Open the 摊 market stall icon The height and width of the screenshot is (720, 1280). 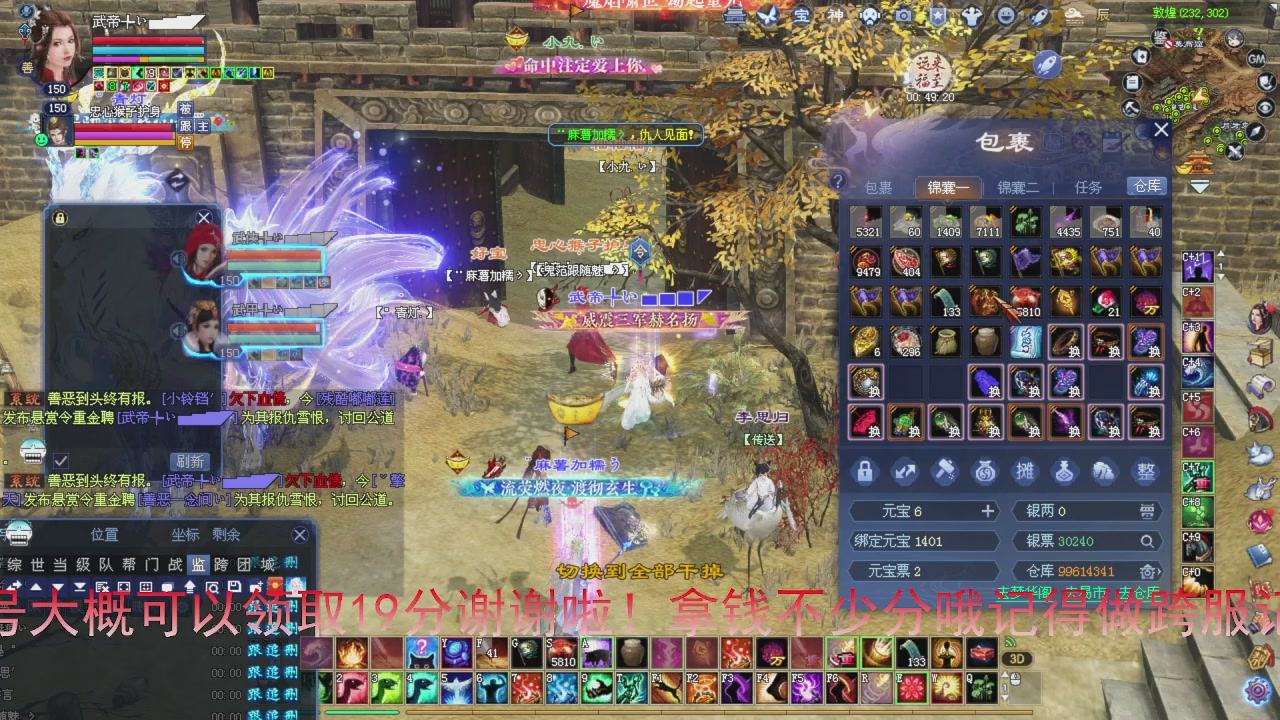(x=1025, y=471)
